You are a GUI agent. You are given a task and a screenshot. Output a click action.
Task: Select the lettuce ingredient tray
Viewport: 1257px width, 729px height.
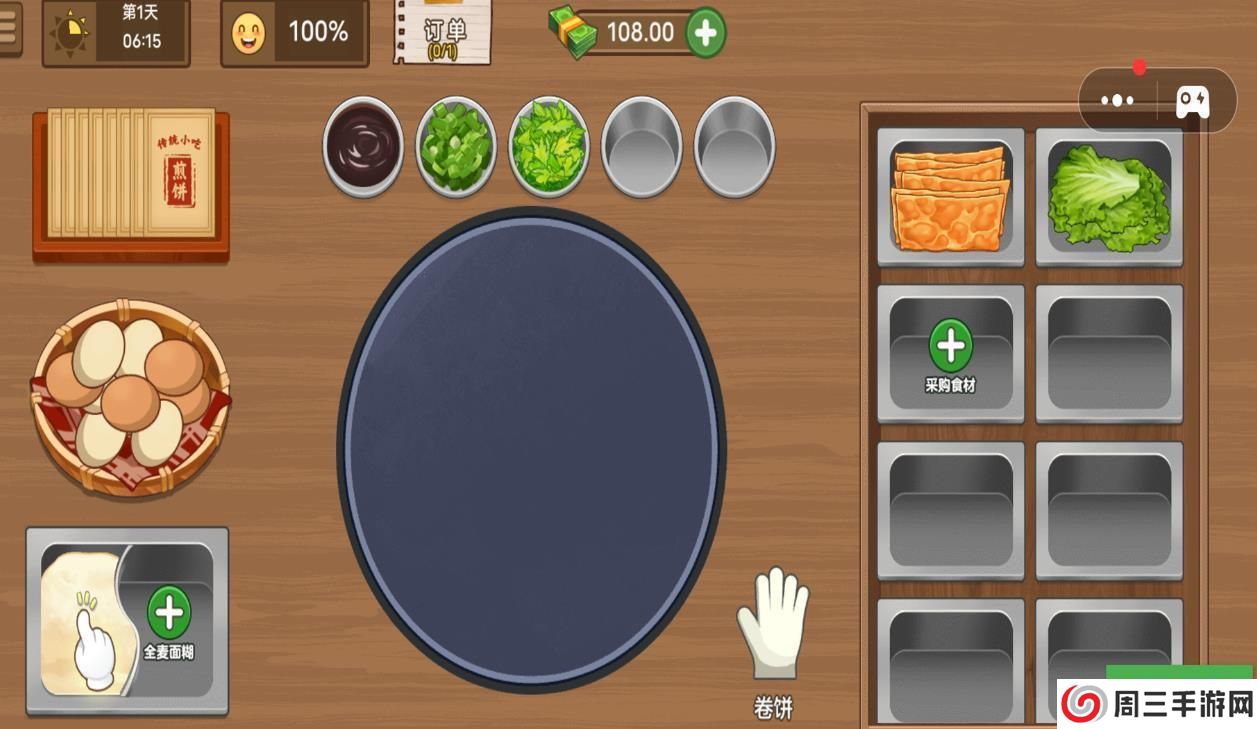tap(1109, 197)
